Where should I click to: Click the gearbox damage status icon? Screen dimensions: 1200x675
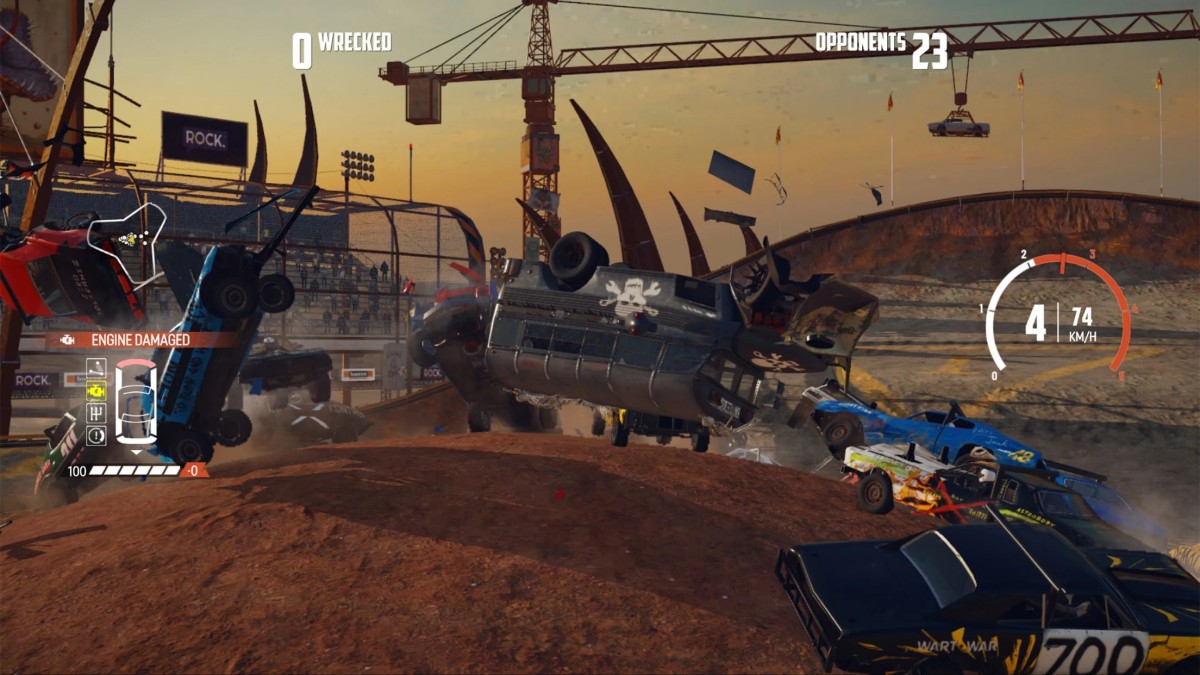96,412
